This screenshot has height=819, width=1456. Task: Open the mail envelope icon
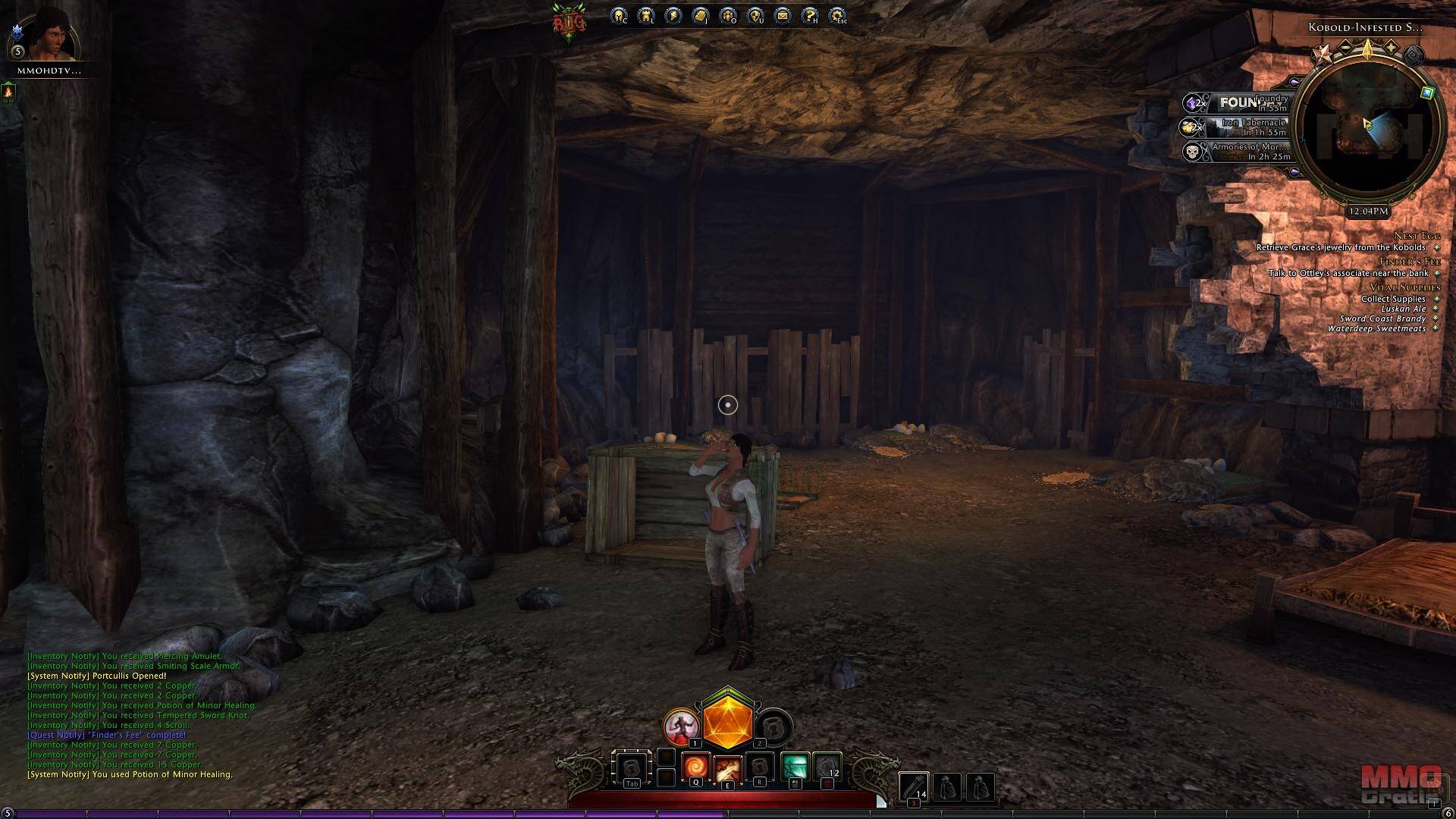coord(783,15)
